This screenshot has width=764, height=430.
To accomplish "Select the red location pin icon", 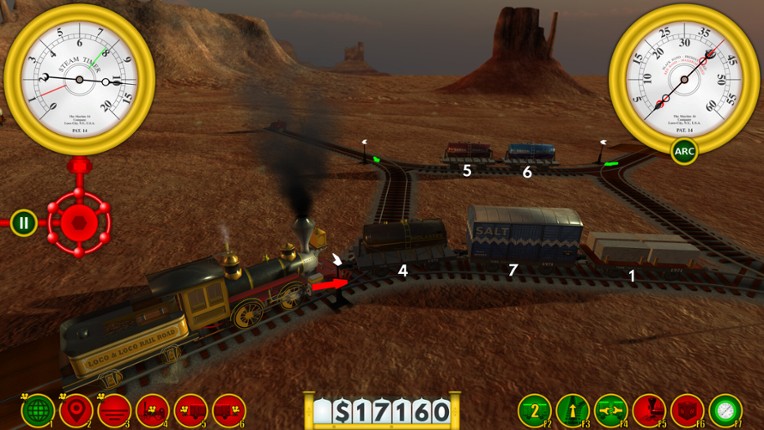I will point(76,410).
